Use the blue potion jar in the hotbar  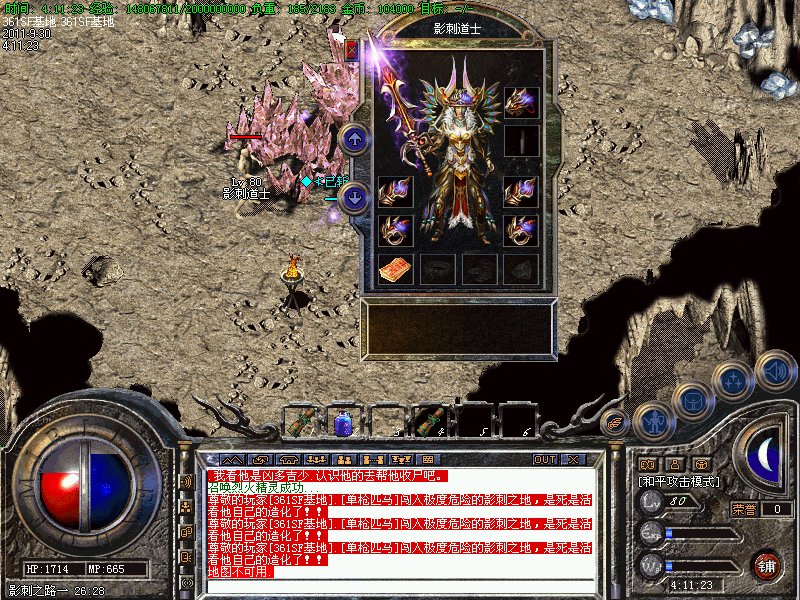tap(341, 422)
